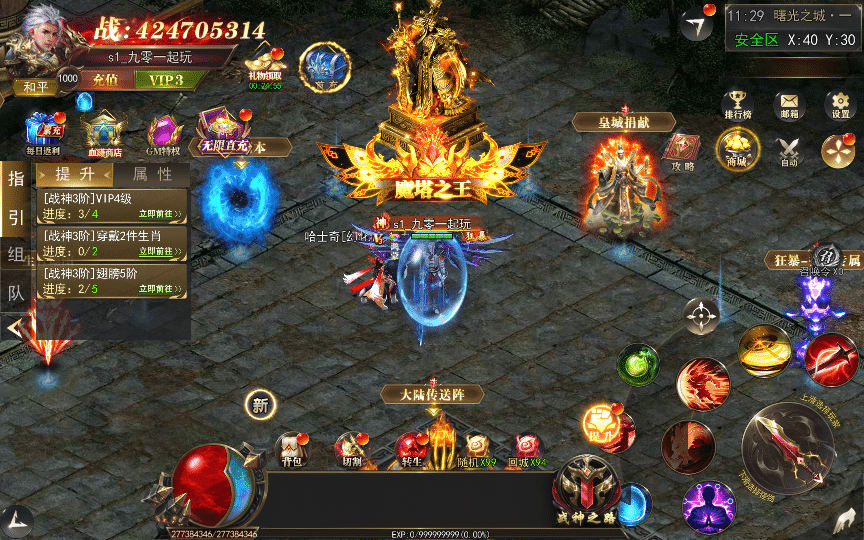Viewport: 864px width, 540px height.
Task: Go to the 翅膀5阶 wings quest
Action: (161, 290)
